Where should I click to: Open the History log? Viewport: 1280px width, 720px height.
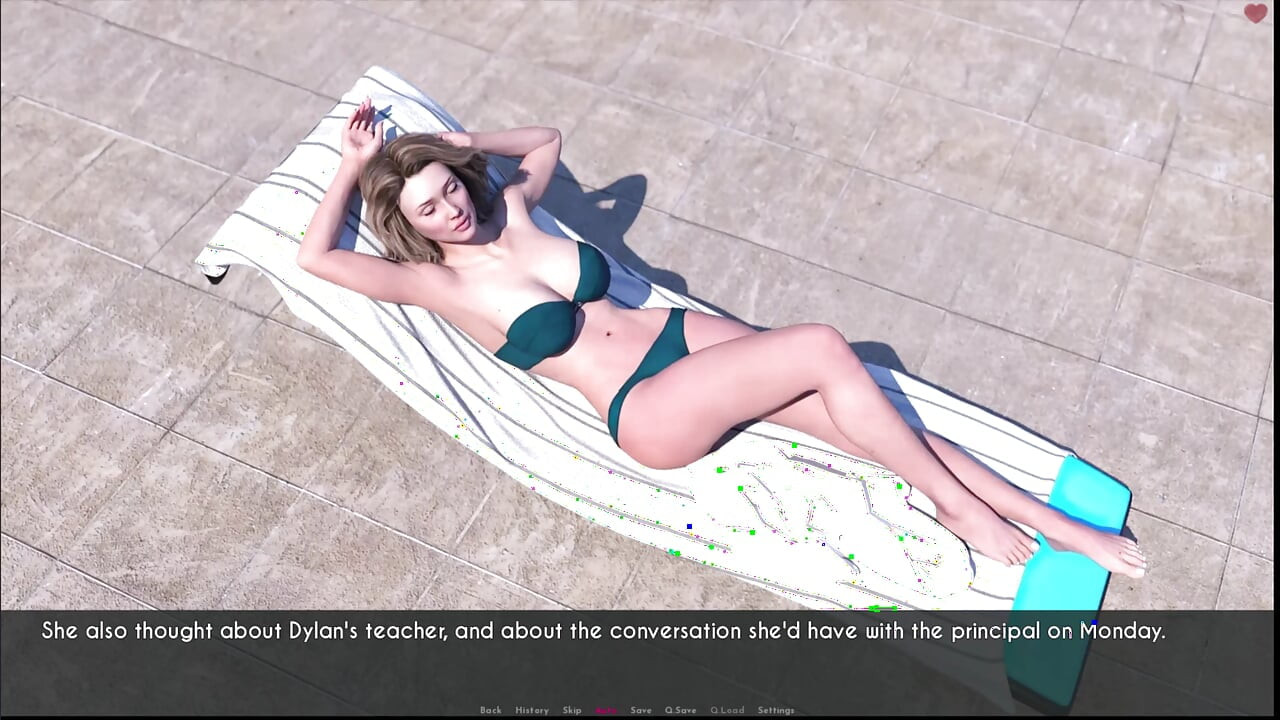tap(532, 710)
